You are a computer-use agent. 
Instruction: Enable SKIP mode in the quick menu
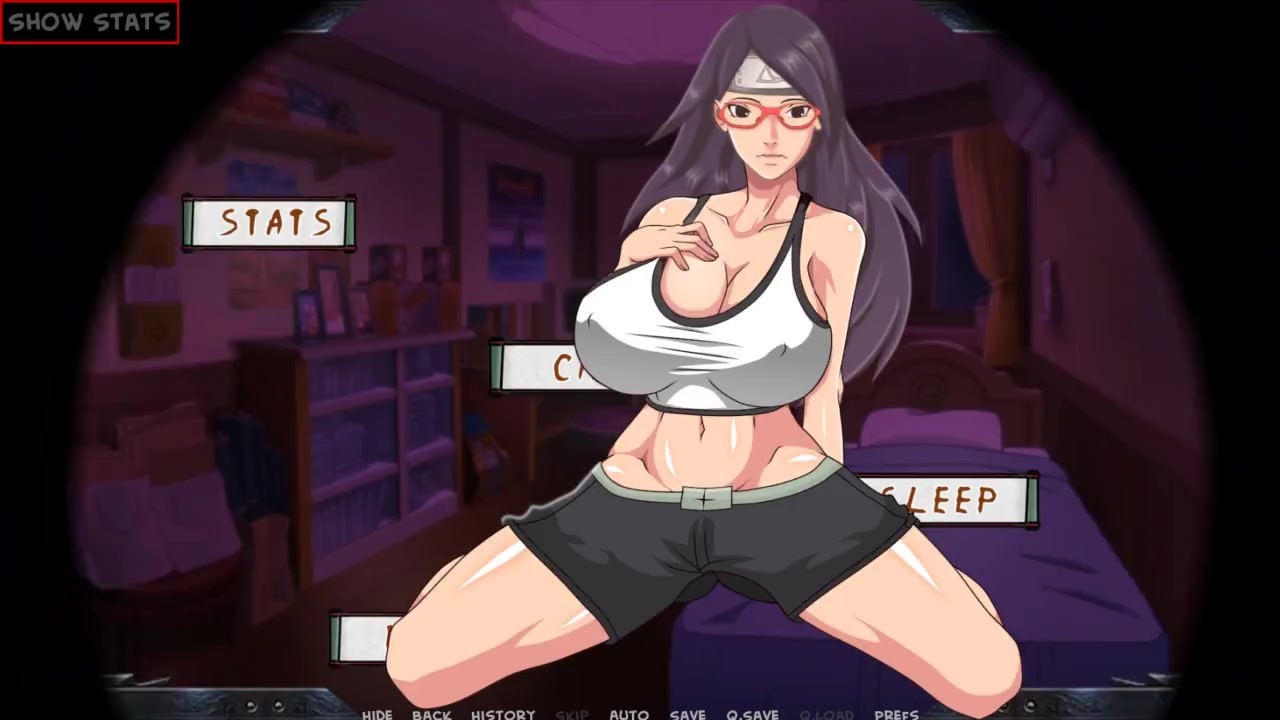pos(571,714)
